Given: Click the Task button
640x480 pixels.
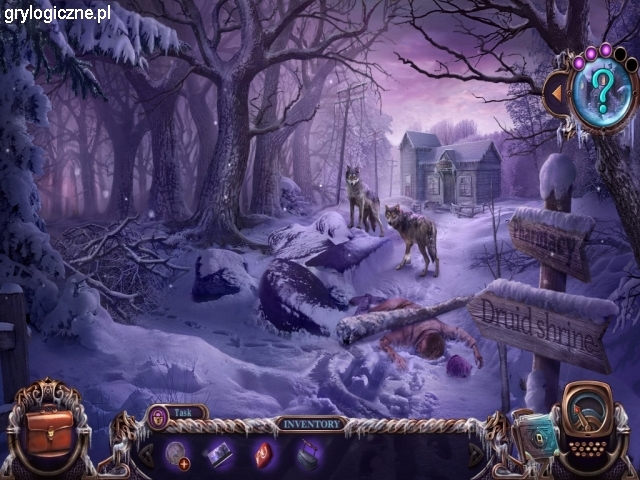Looking at the screenshot, I should click(178, 412).
